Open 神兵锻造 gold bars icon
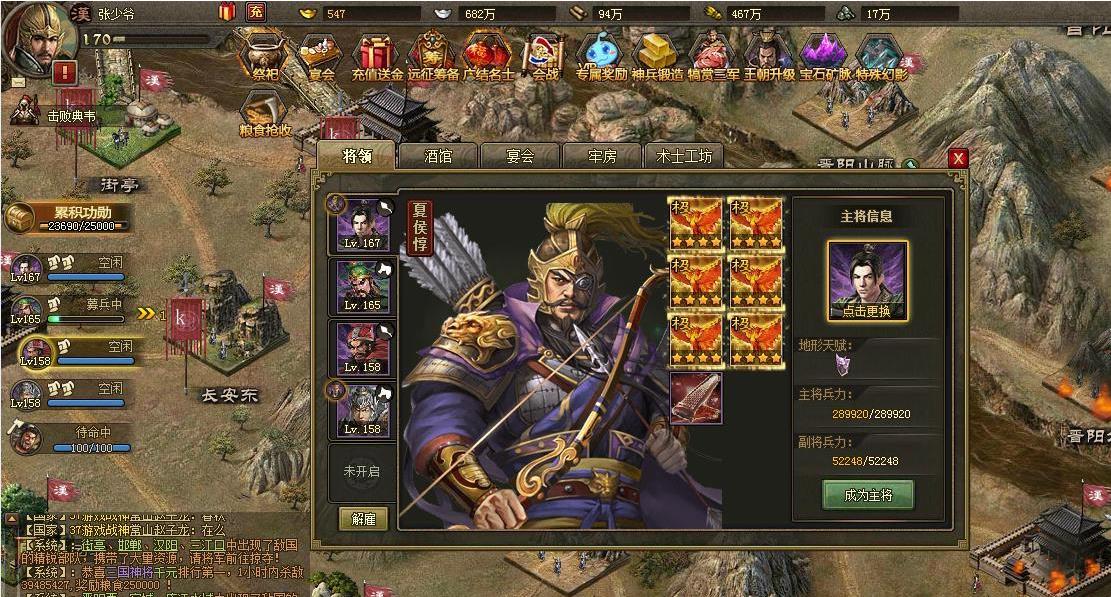 point(656,55)
